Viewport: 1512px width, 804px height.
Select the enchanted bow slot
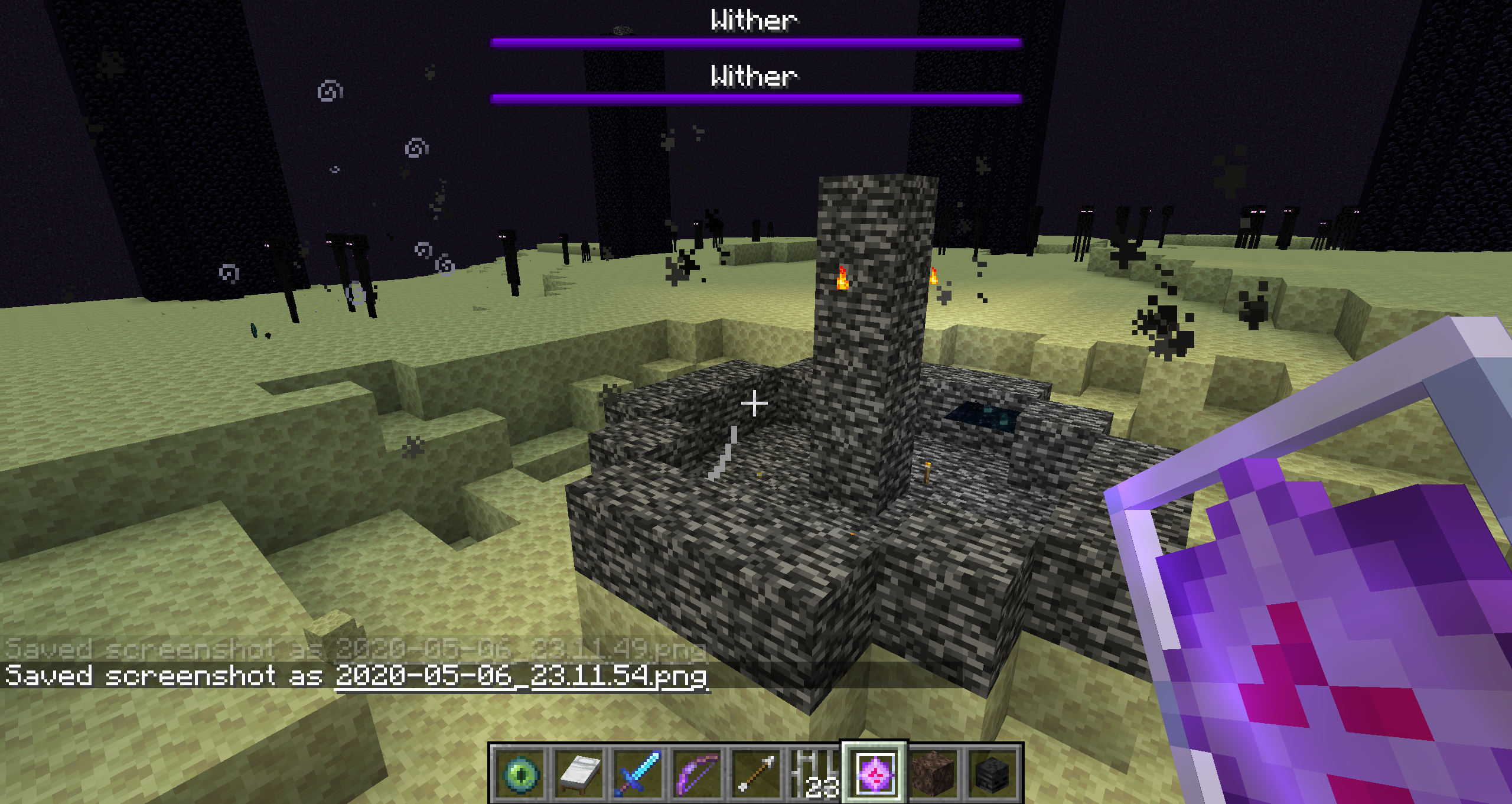698,773
